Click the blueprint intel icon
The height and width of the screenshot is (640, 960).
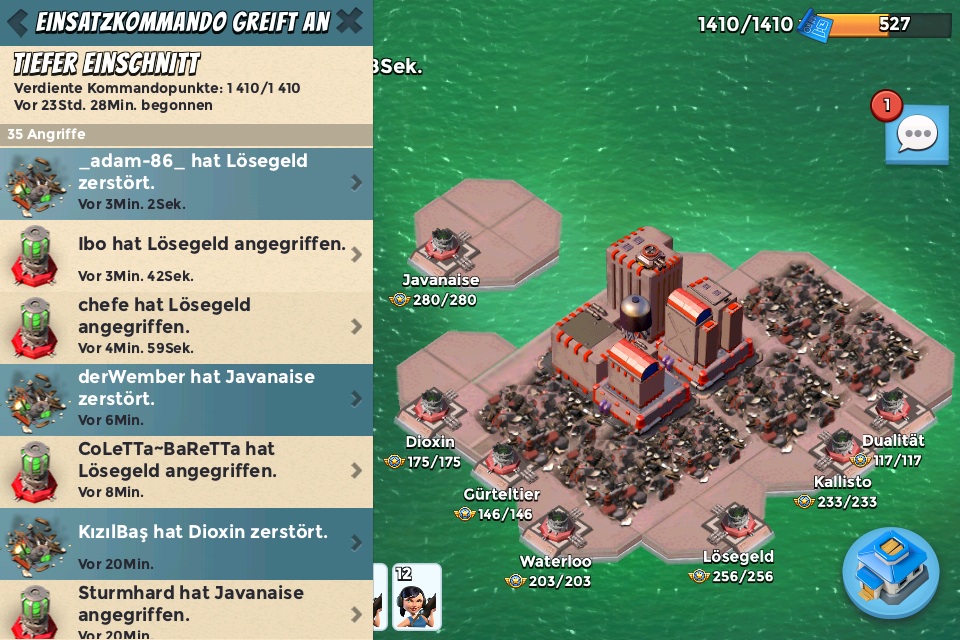coord(815,25)
